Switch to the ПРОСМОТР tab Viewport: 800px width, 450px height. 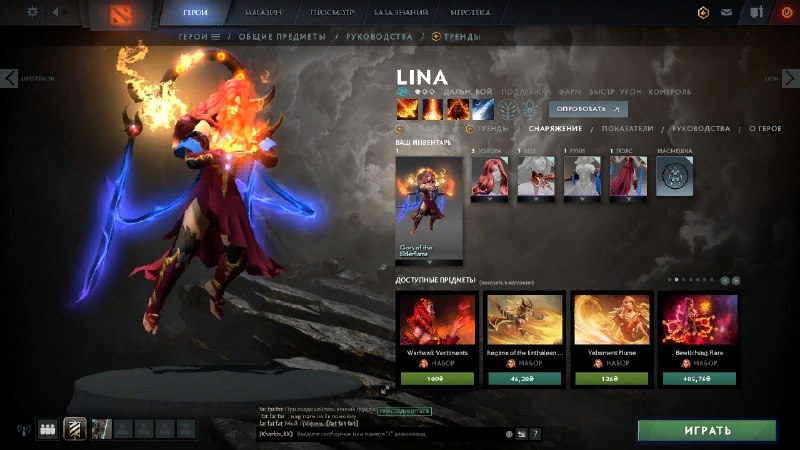[x=329, y=13]
